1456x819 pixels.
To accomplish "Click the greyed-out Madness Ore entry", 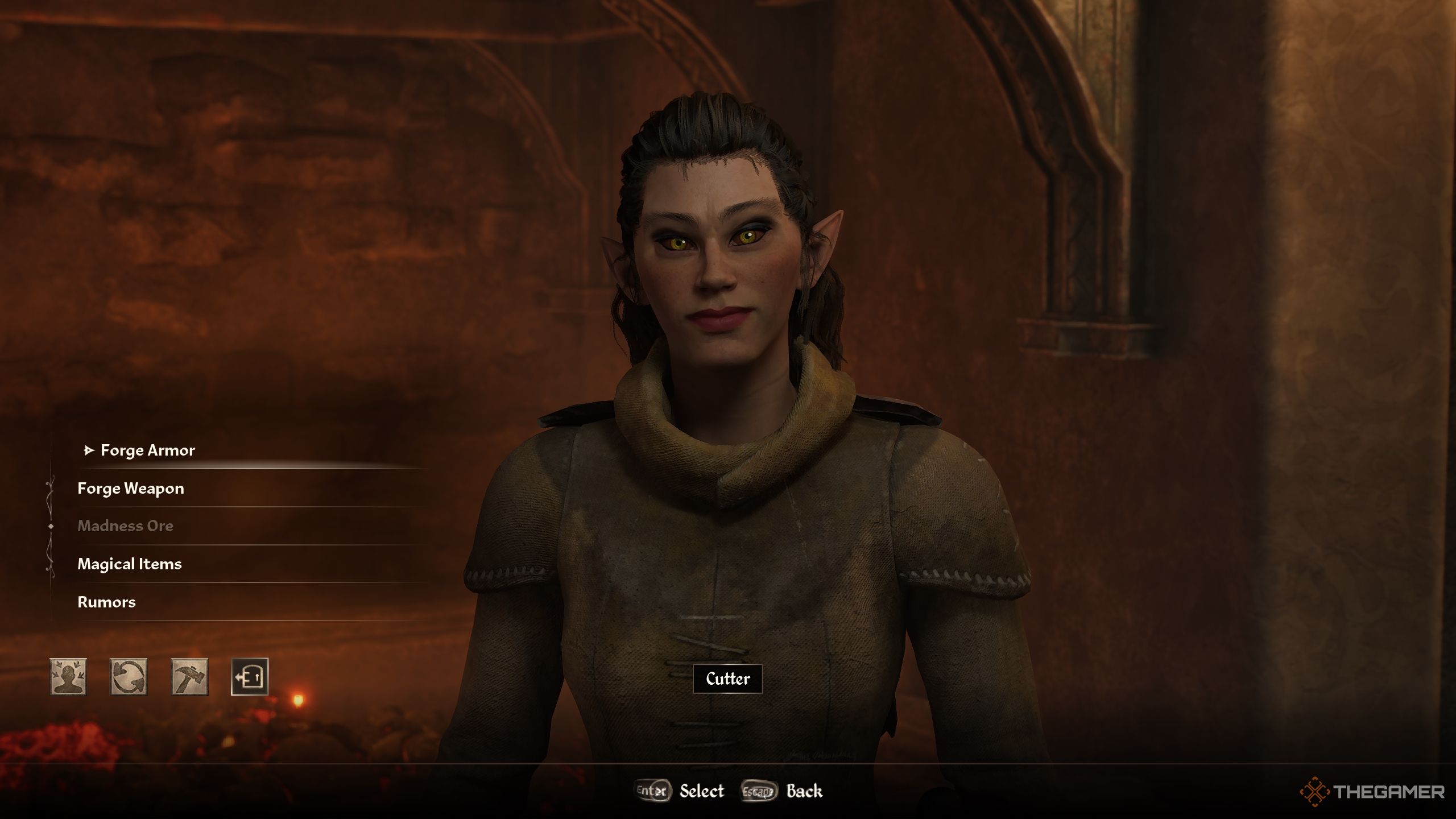I will pyautogui.click(x=125, y=526).
